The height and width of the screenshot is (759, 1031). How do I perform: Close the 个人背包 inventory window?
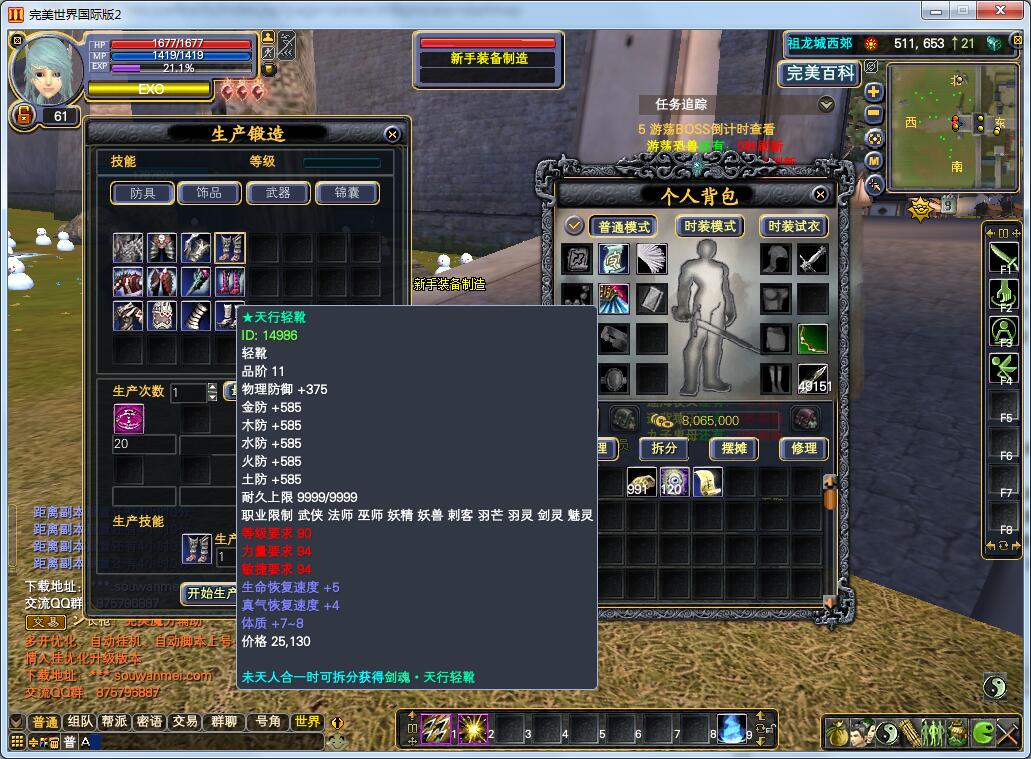(x=821, y=195)
